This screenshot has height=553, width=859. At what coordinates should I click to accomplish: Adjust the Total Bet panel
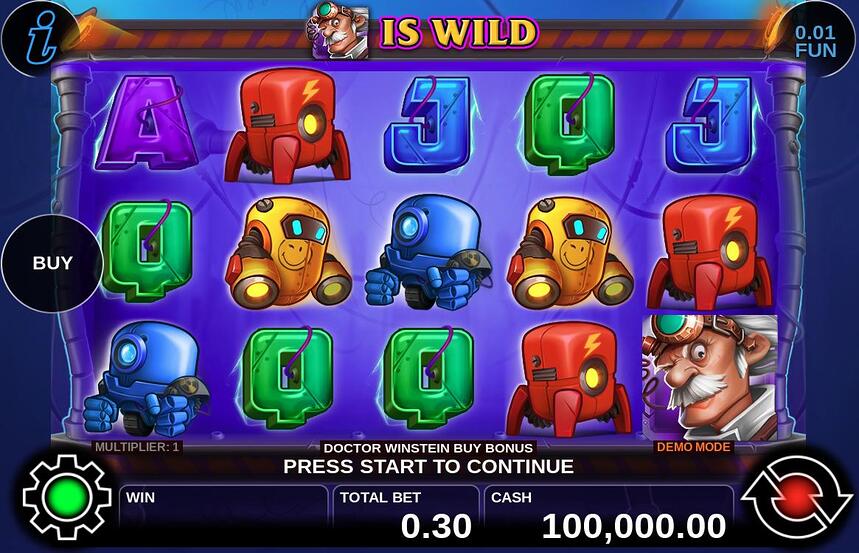click(406, 514)
